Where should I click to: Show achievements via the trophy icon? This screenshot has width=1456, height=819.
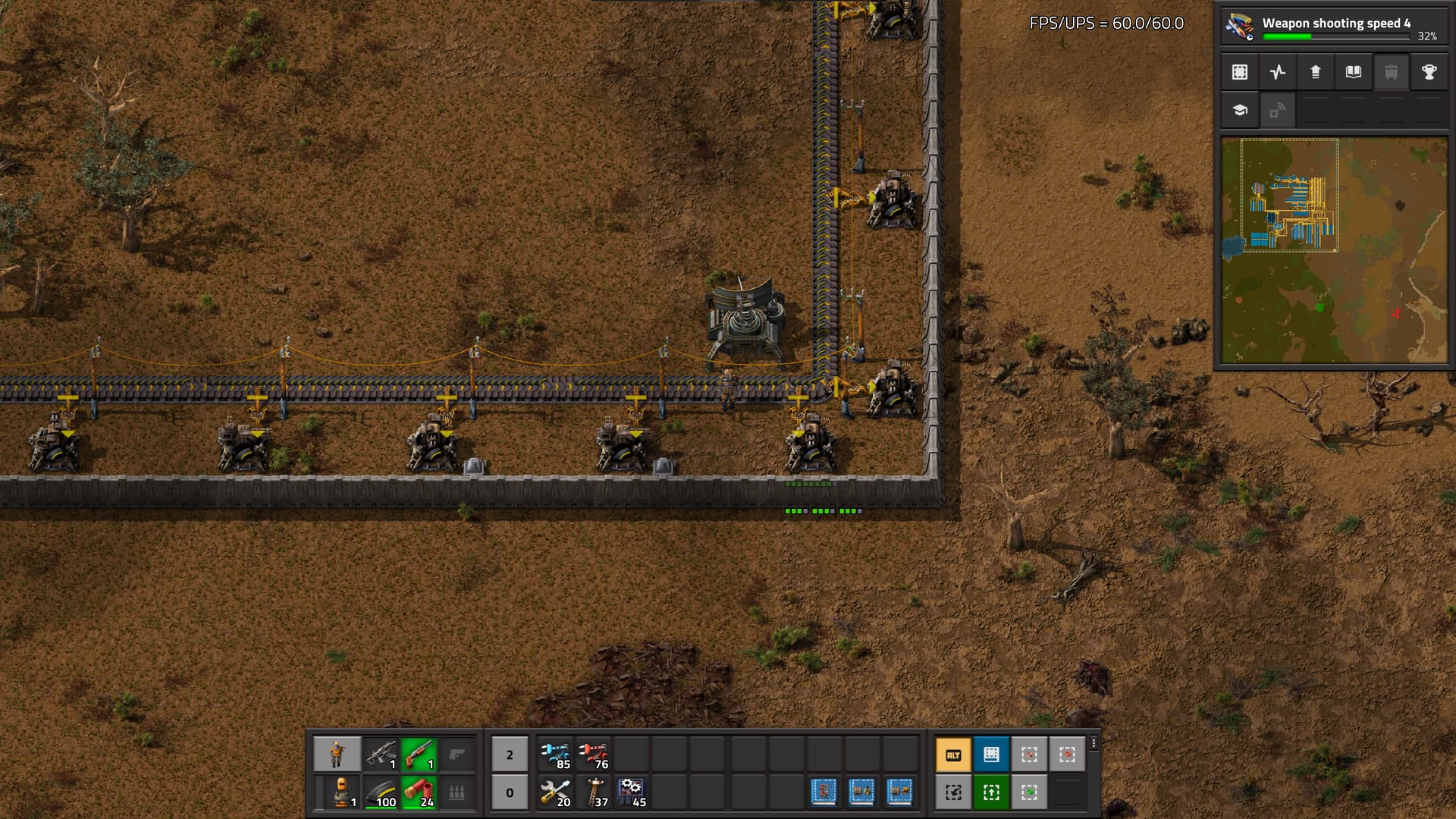[1429, 72]
